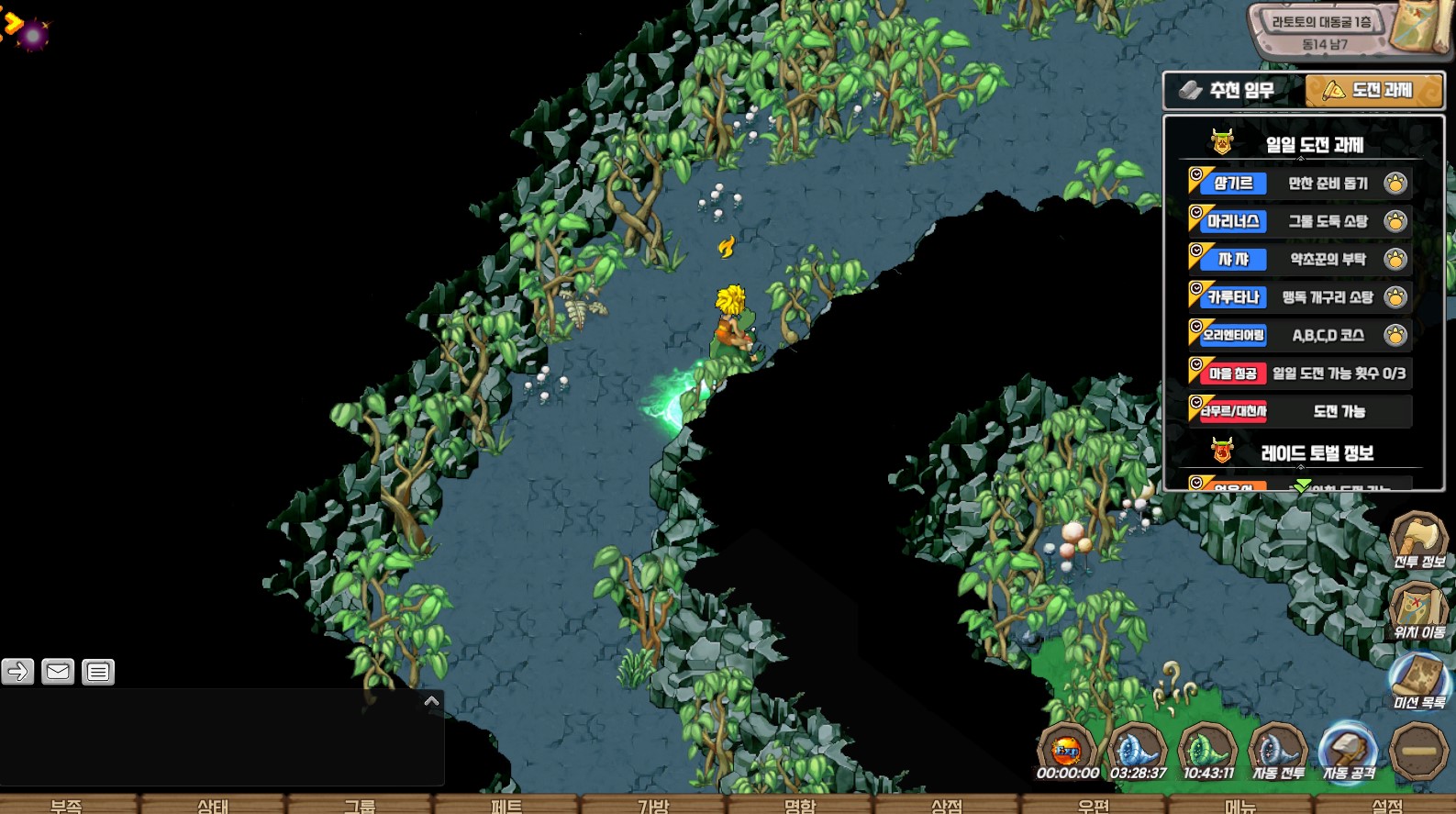This screenshot has width=1456, height=814.
Task: Toggle 자동 전투 auto battle
Action: click(x=1278, y=753)
